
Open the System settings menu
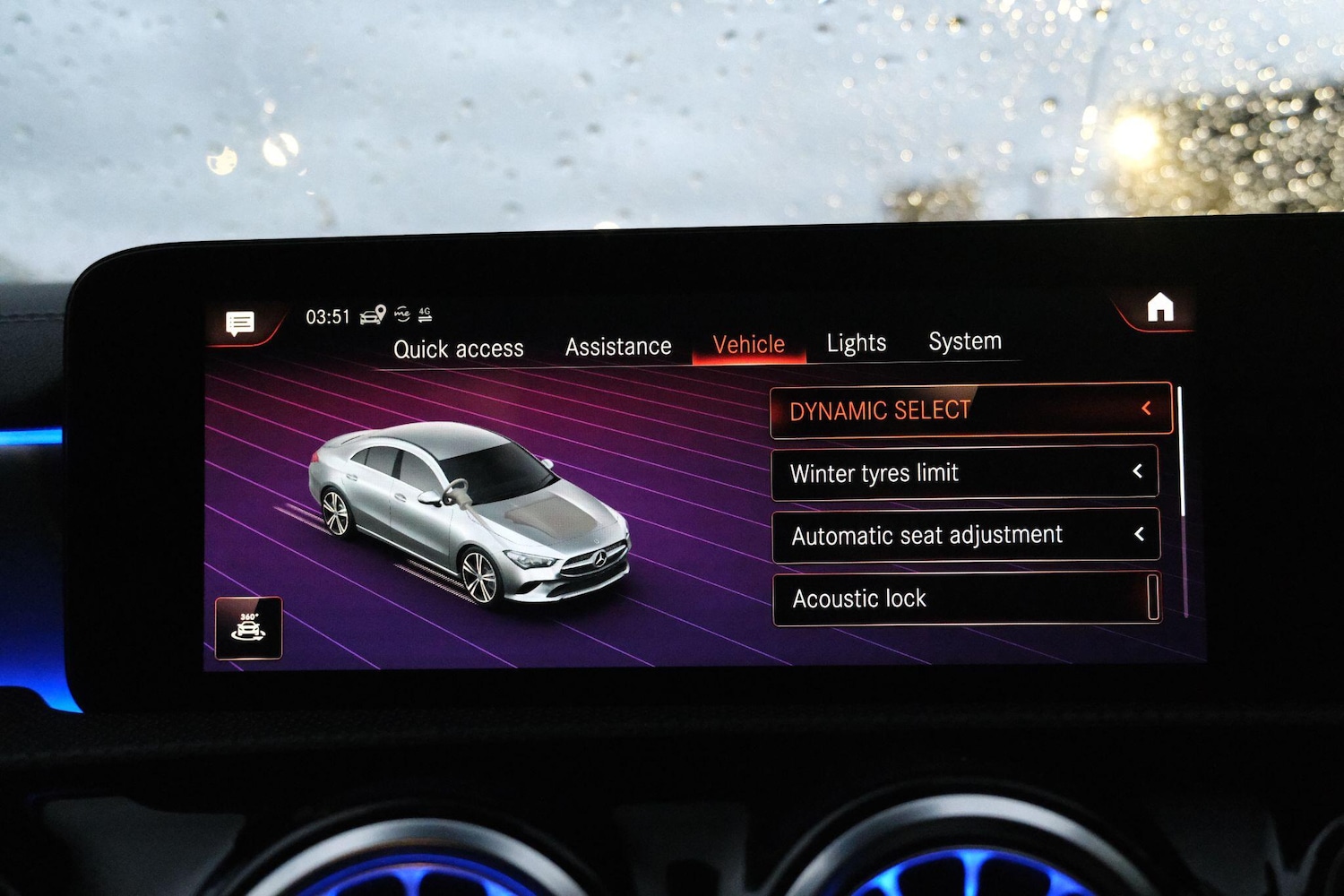tap(964, 340)
